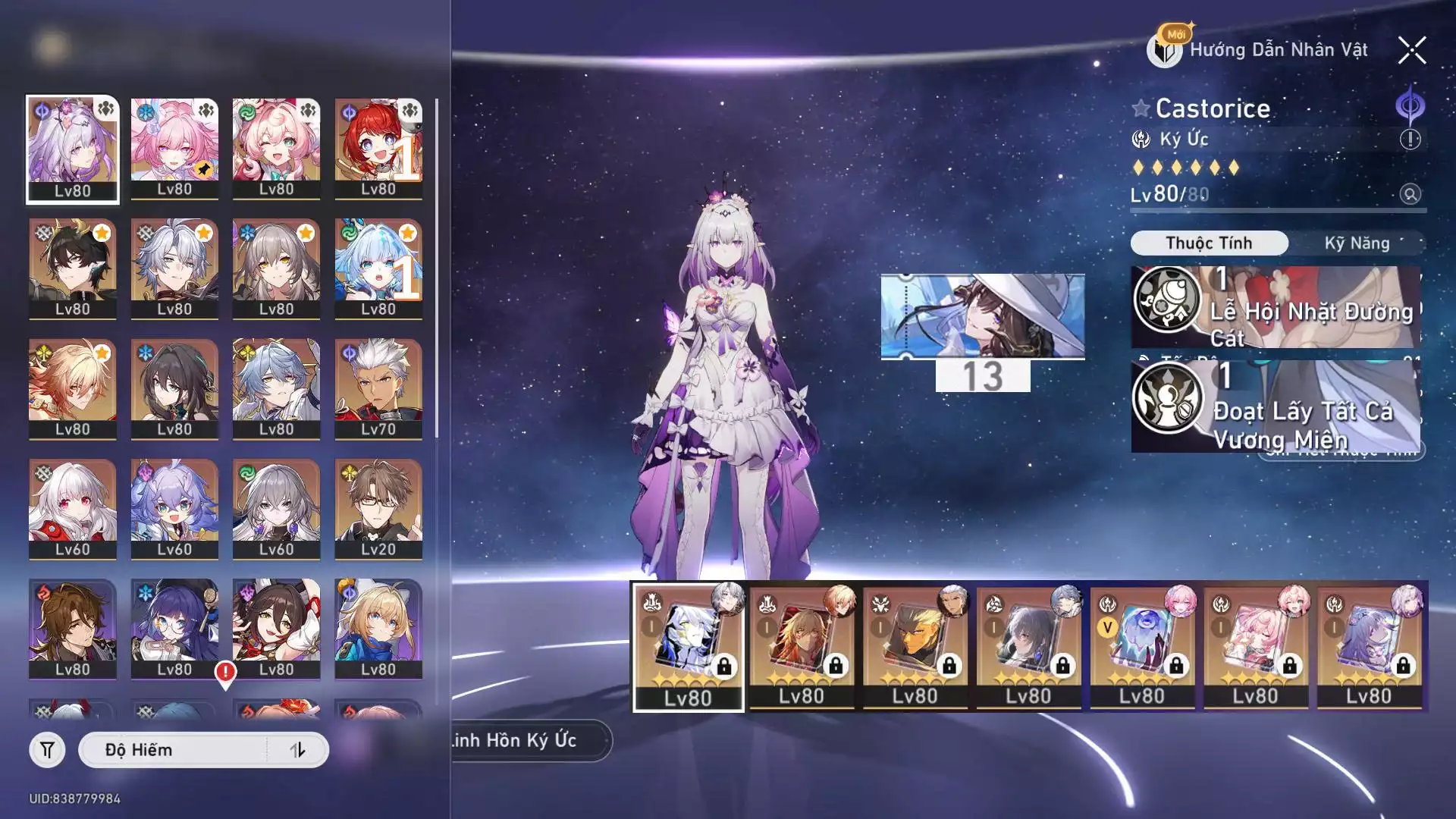Select the highlighted first Lv80 light cone card
1456x819 pixels.
point(688,646)
